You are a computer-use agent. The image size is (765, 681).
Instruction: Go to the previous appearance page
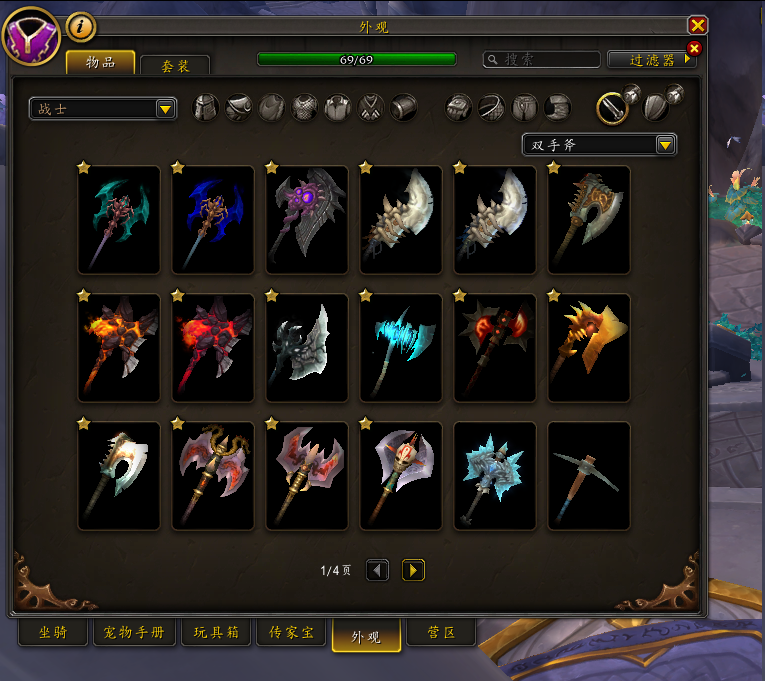click(x=377, y=570)
